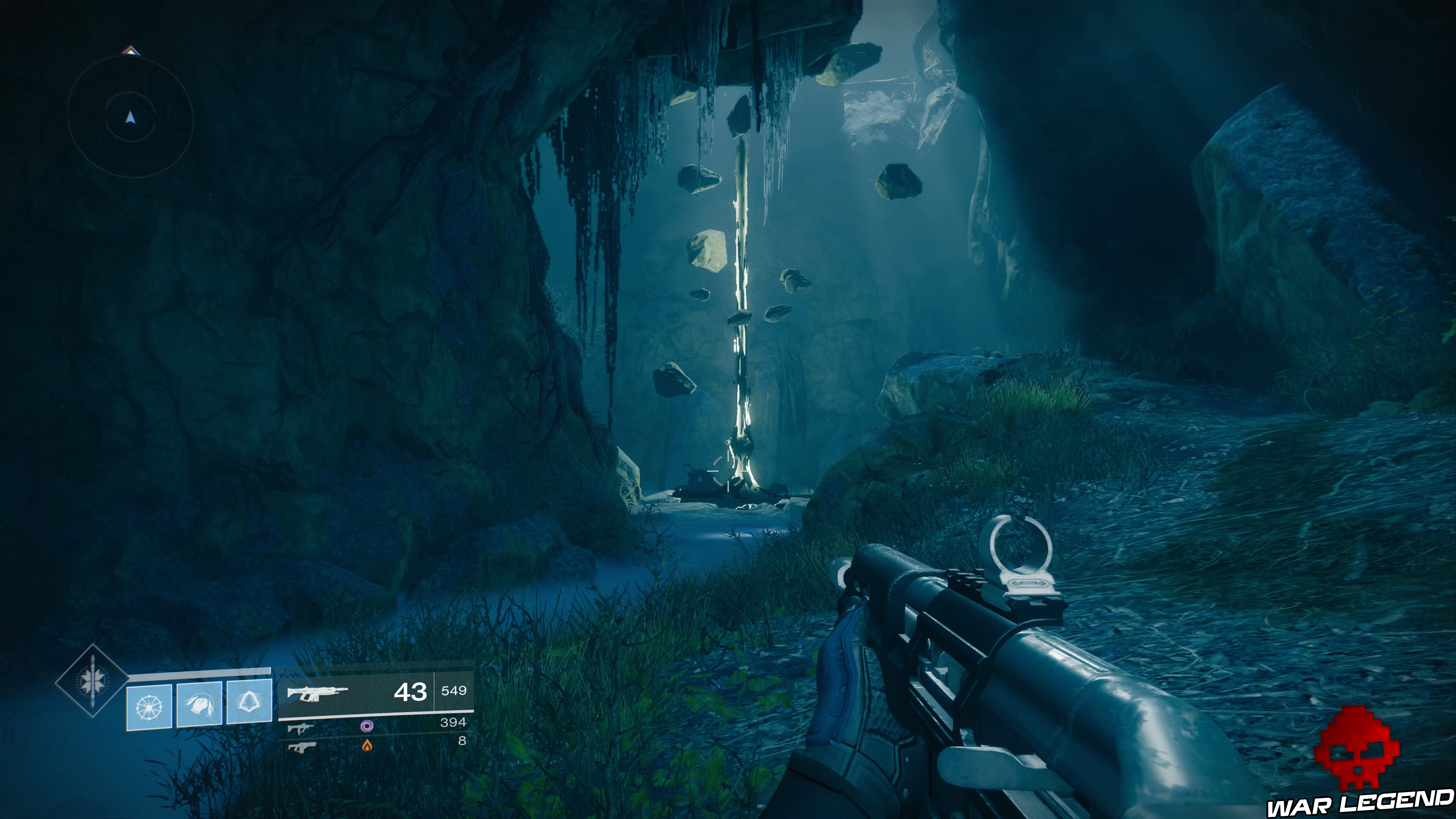1456x819 pixels.
Task: Trigger the glove melee ability icon
Action: point(199,704)
